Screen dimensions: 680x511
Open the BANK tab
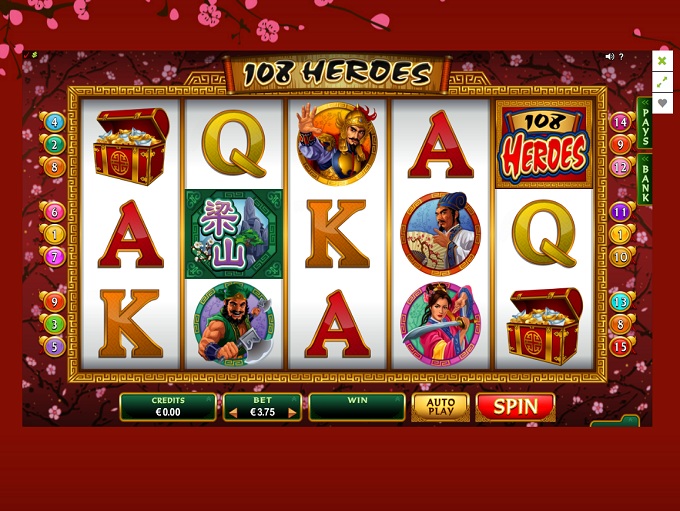coord(645,180)
